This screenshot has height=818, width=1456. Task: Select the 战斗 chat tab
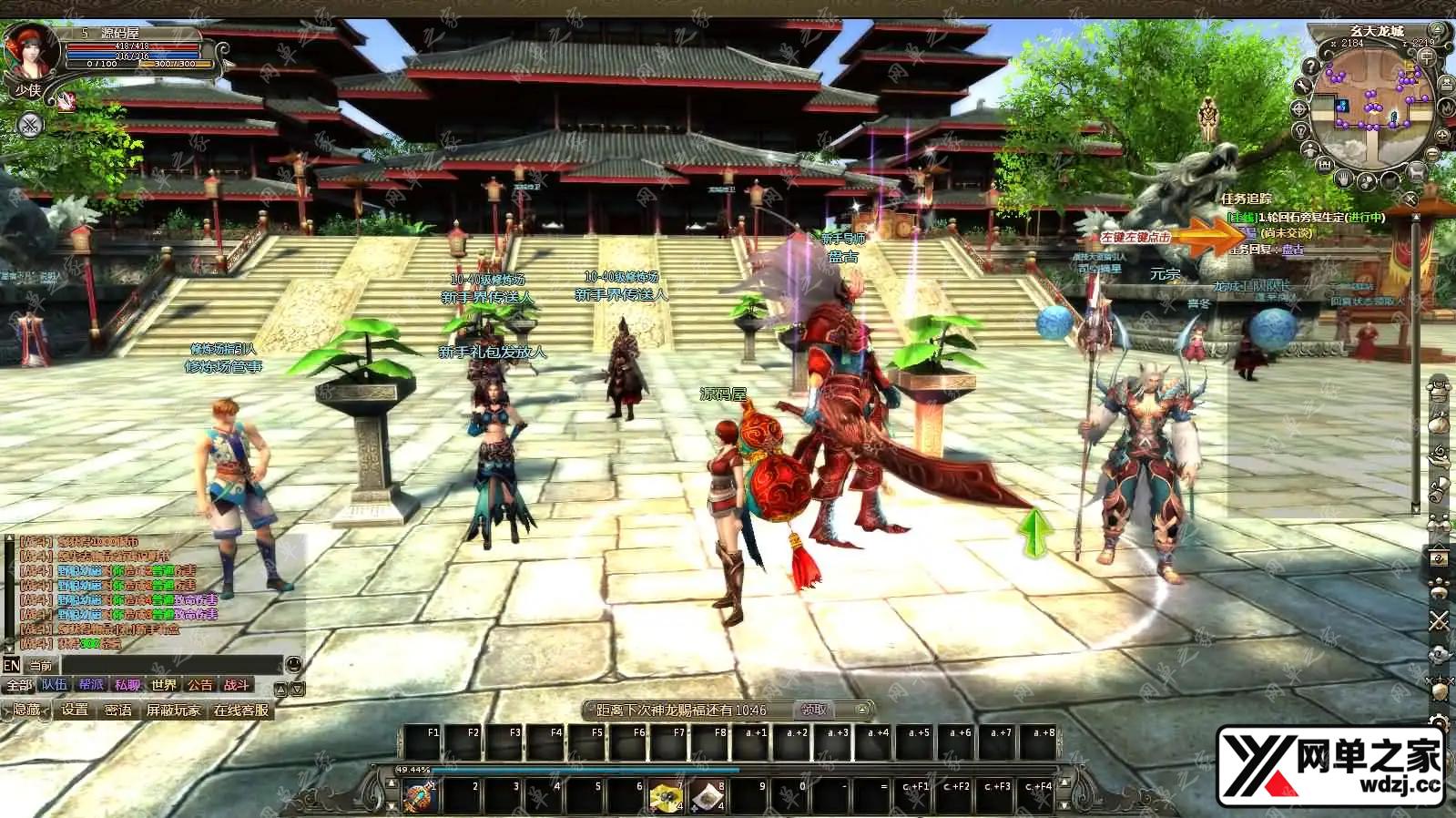coord(237,685)
